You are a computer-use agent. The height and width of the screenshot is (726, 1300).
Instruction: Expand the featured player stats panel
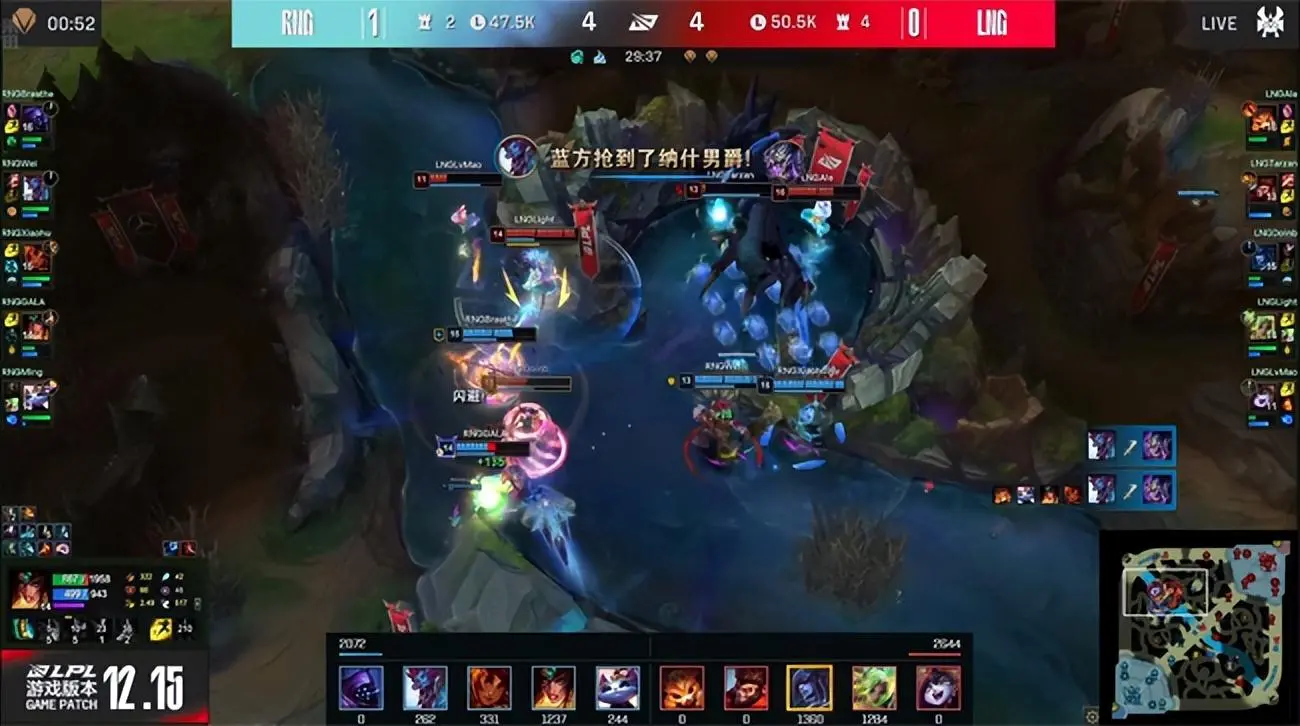(x=100, y=590)
